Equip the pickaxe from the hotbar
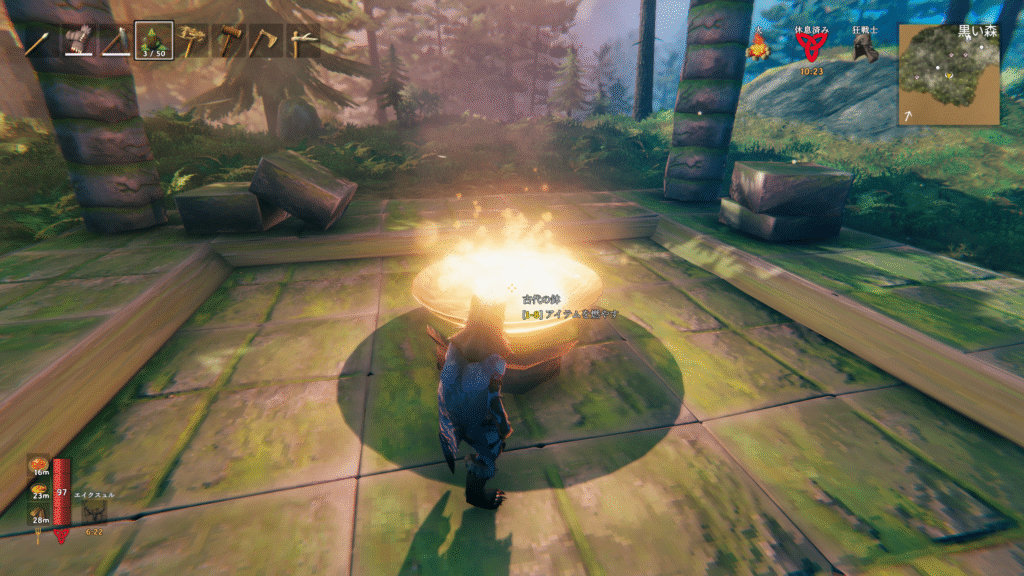1024x576 pixels. pyautogui.click(x=114, y=41)
